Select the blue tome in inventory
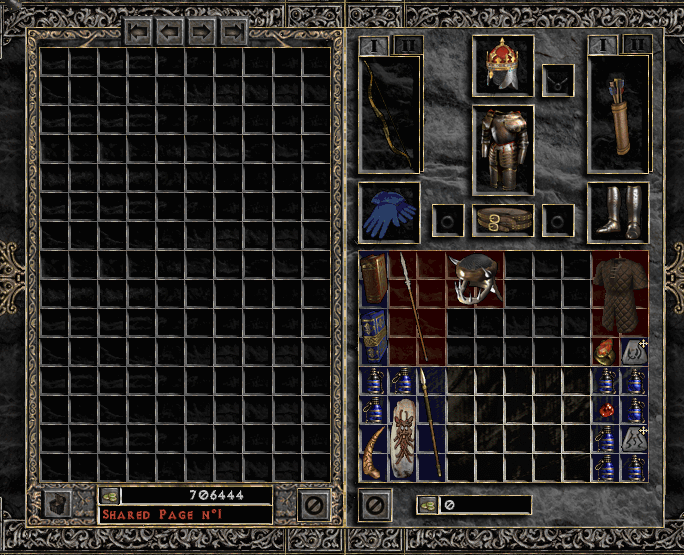This screenshot has height=555, width=684. point(373,335)
